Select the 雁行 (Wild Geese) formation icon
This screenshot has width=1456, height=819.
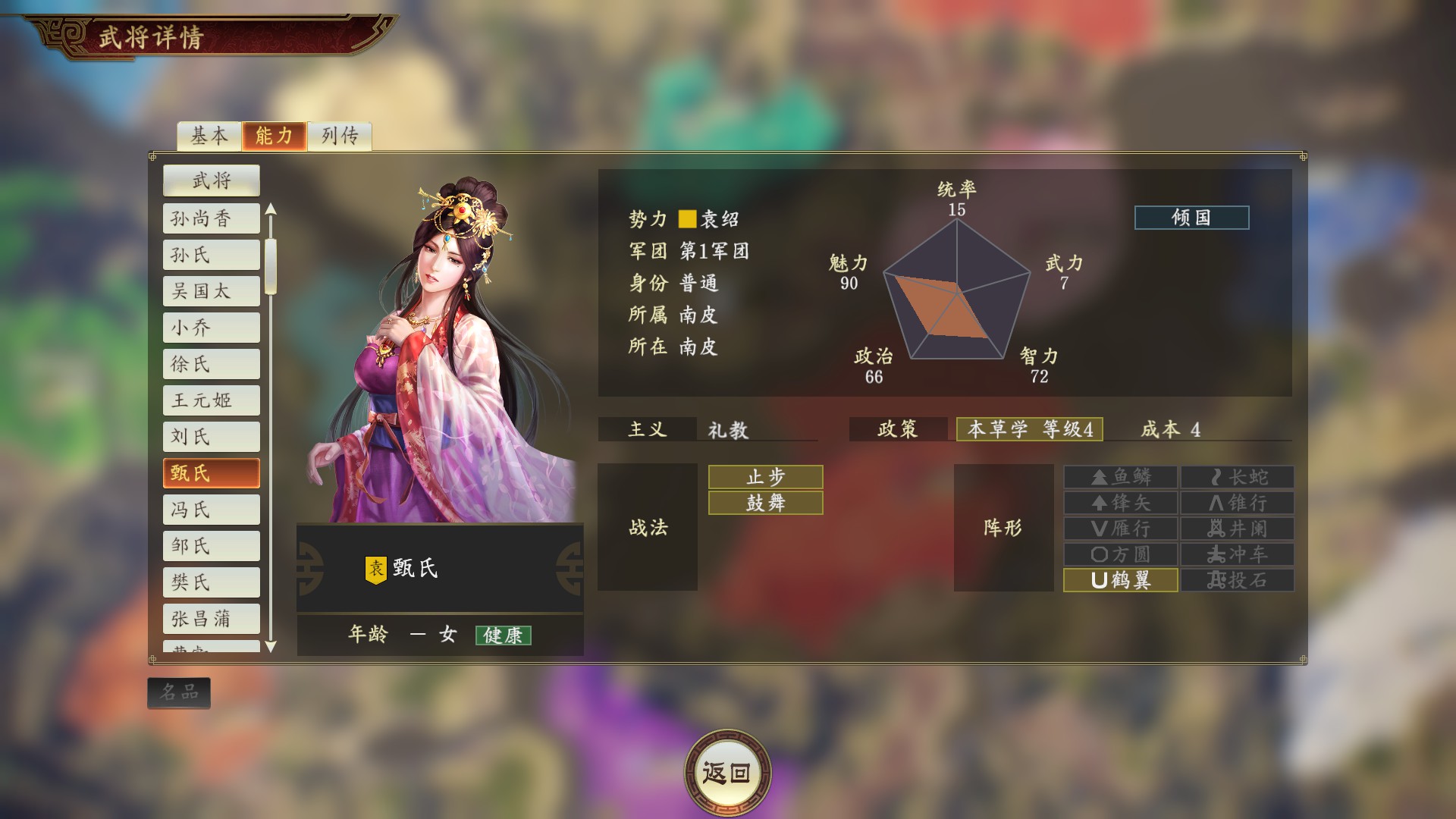click(x=1120, y=529)
